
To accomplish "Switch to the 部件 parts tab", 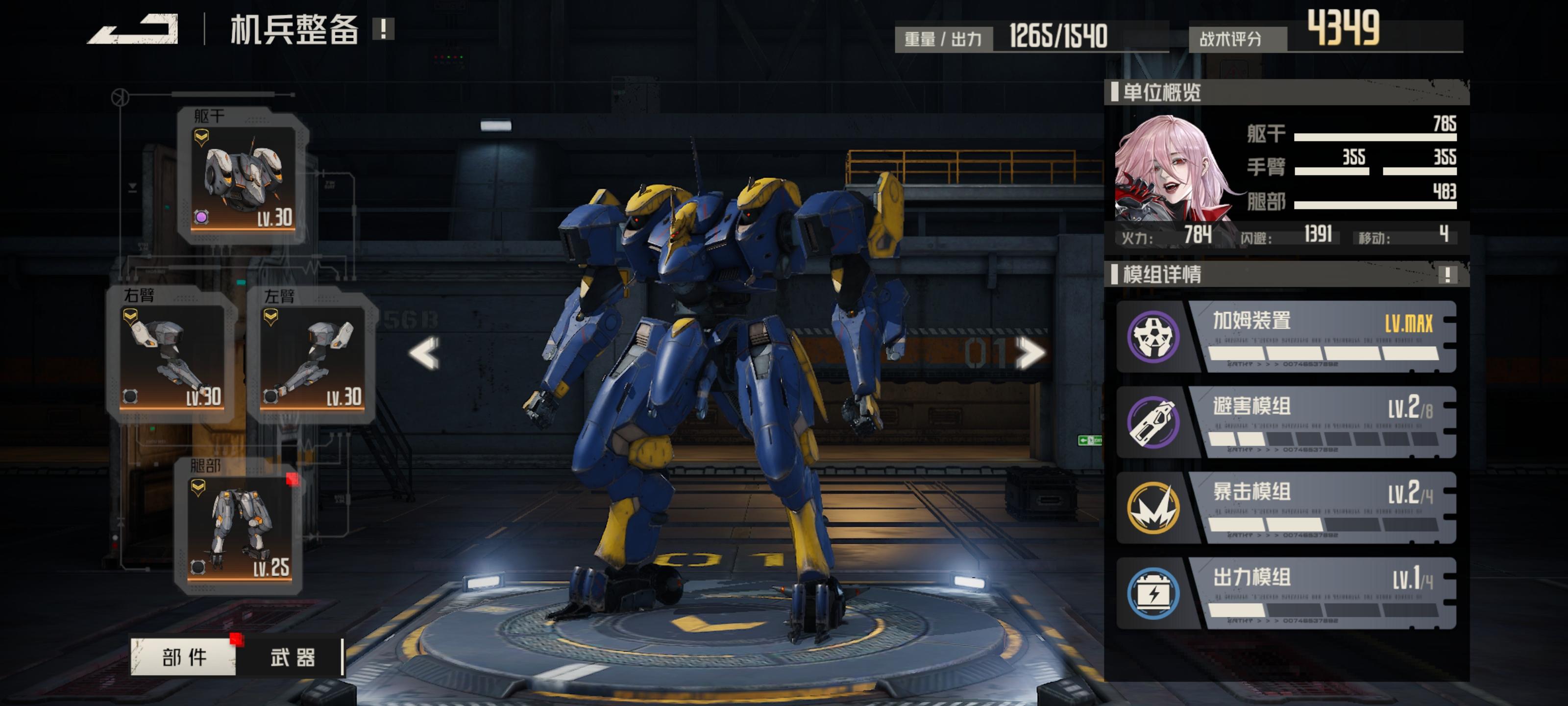I will pos(184,657).
